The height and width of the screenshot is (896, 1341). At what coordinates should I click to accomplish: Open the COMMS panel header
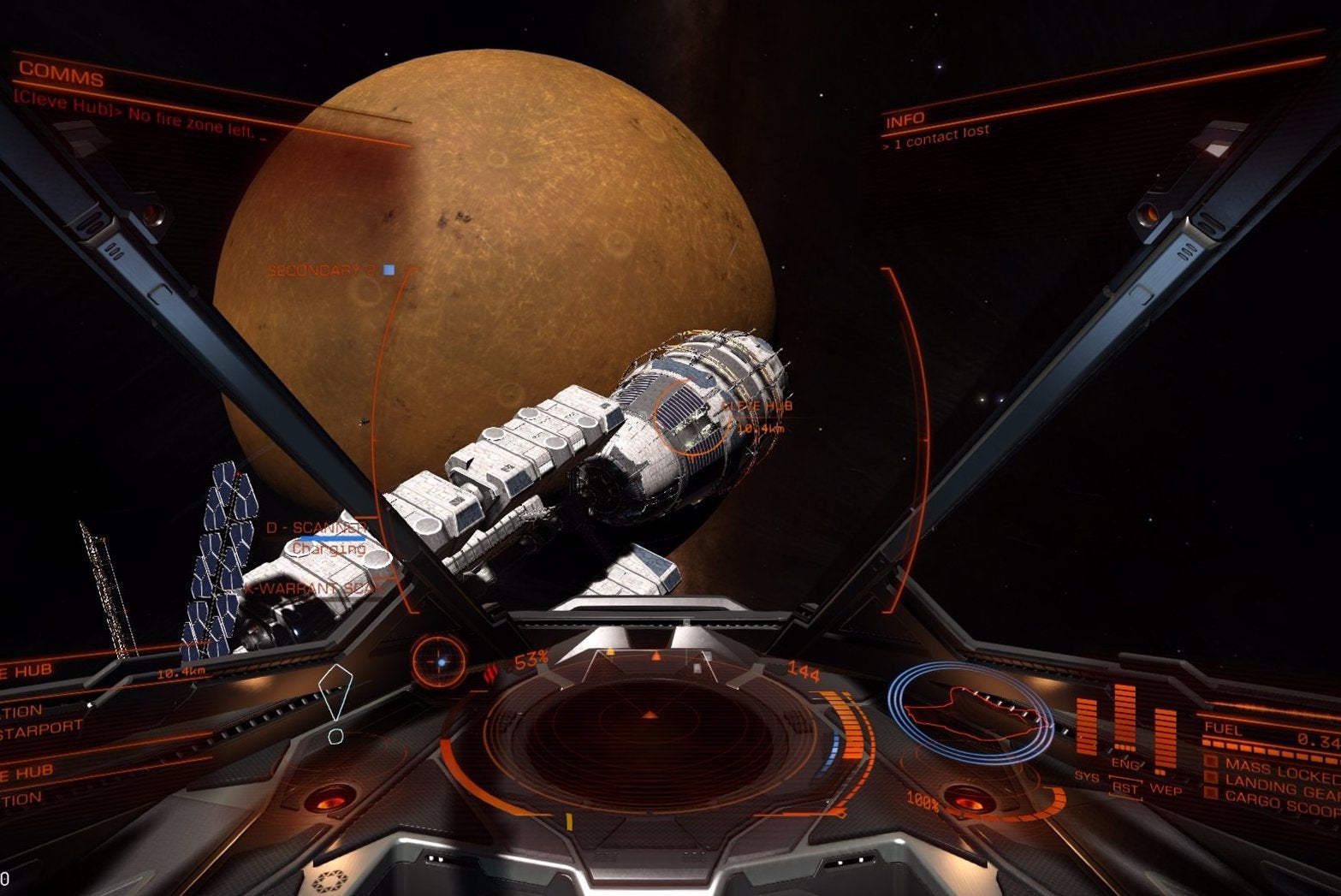click(x=61, y=75)
